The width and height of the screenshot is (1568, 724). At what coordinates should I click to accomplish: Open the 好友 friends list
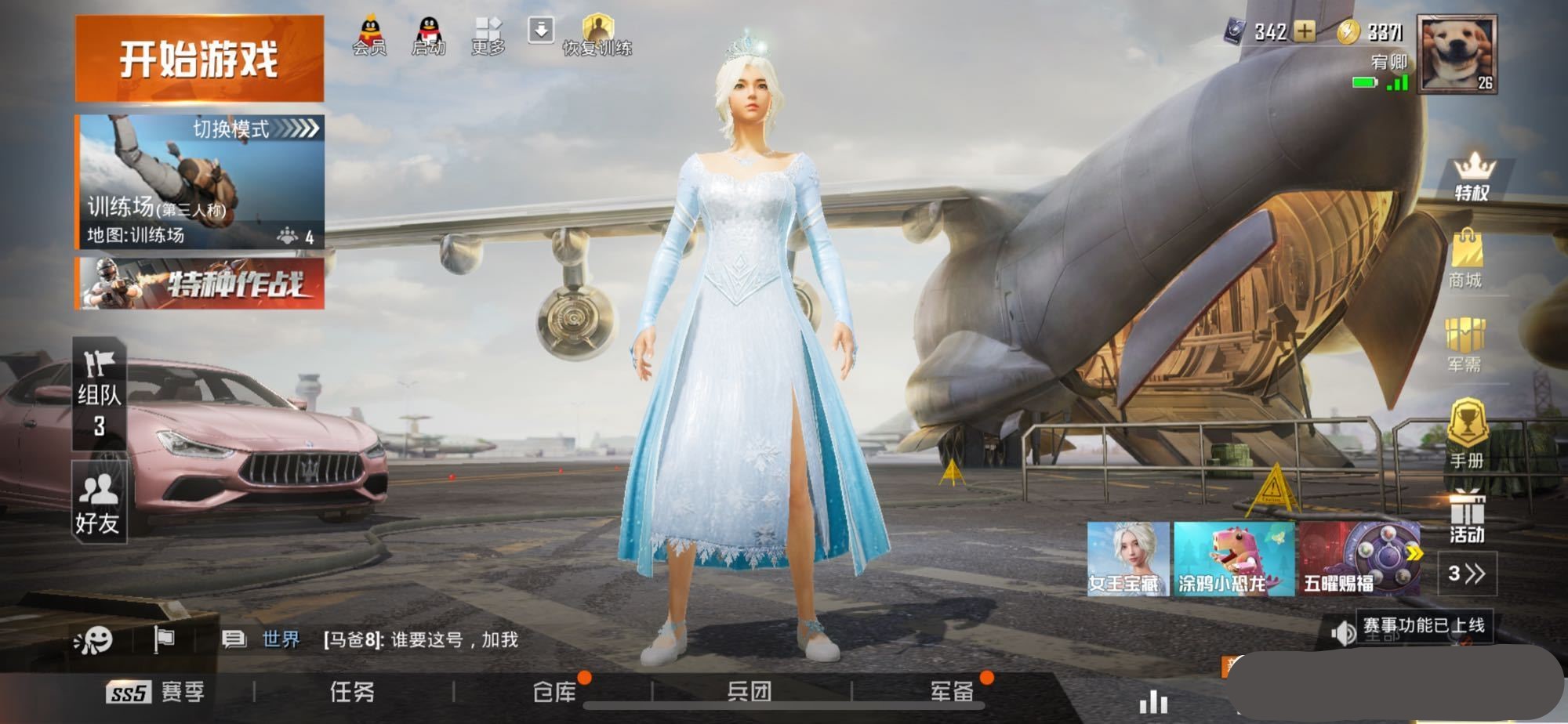[99, 502]
